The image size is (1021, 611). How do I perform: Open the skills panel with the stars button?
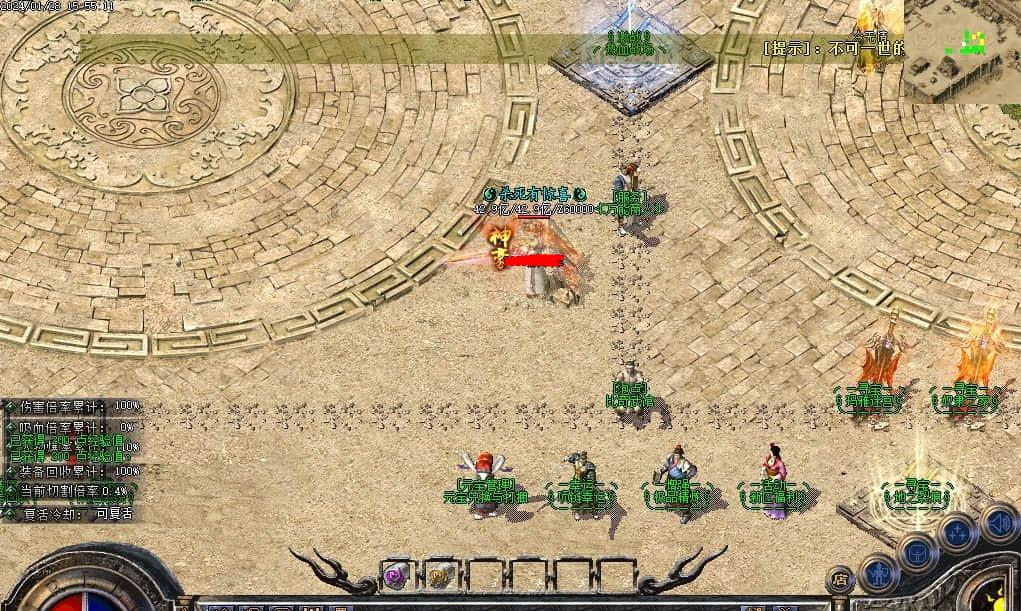coord(957,532)
